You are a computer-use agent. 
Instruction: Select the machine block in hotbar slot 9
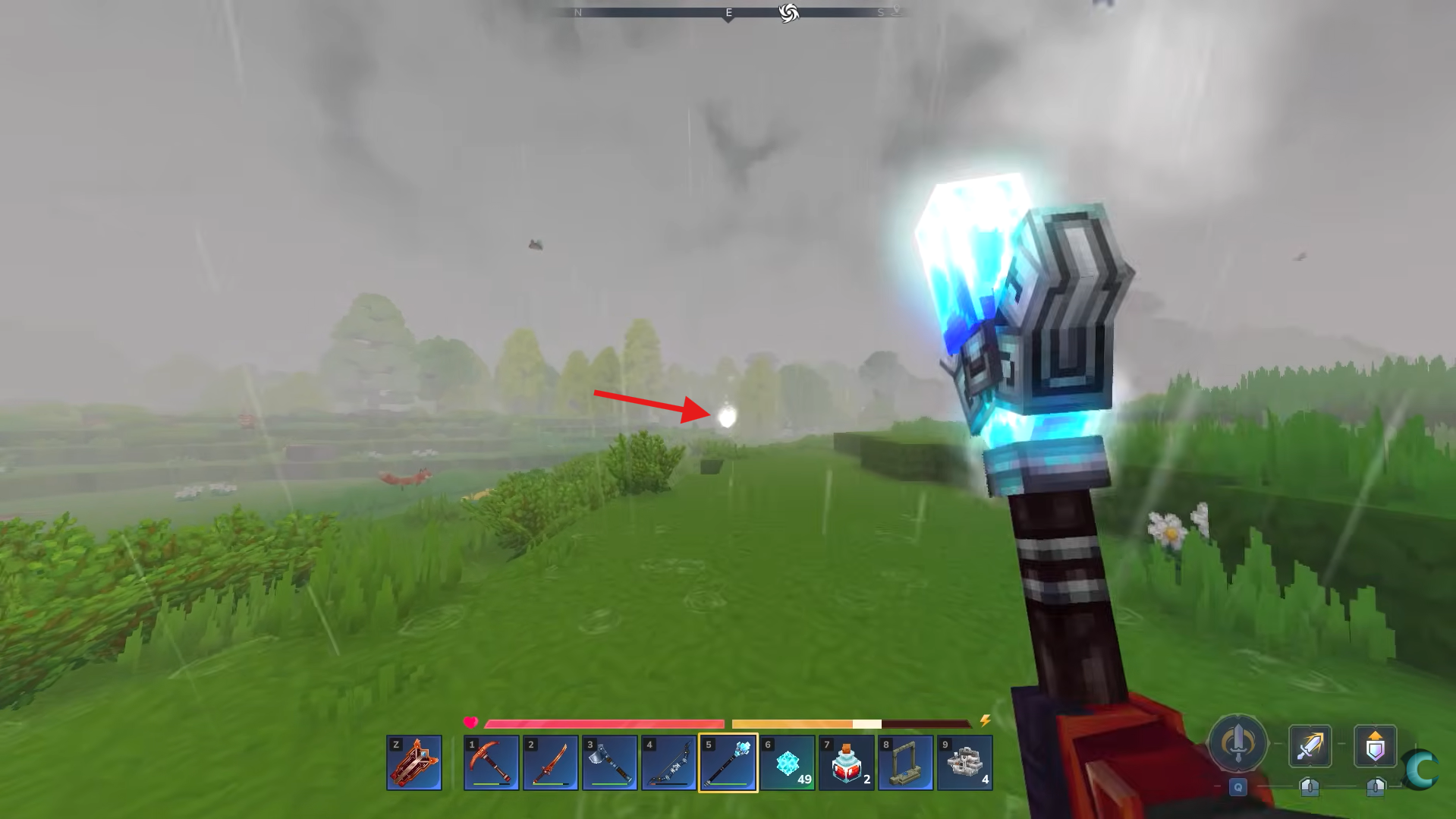966,762
